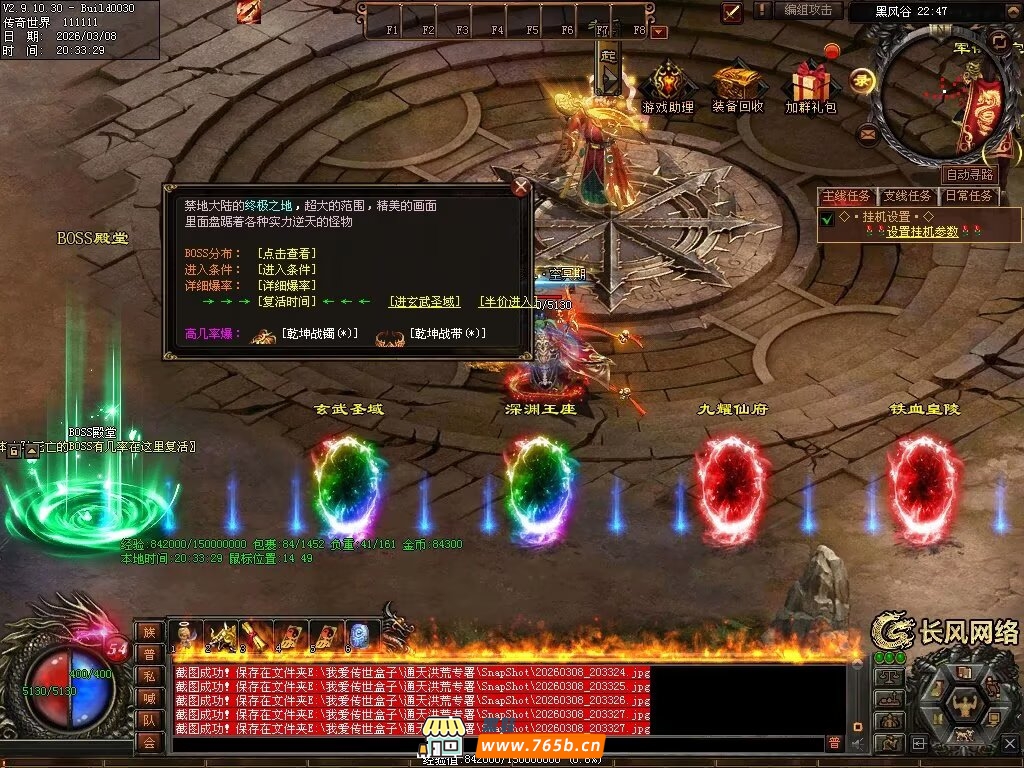Open the 详细爆率 drop-rate link
Image resolution: width=1024 pixels, height=768 pixels.
click(x=286, y=285)
